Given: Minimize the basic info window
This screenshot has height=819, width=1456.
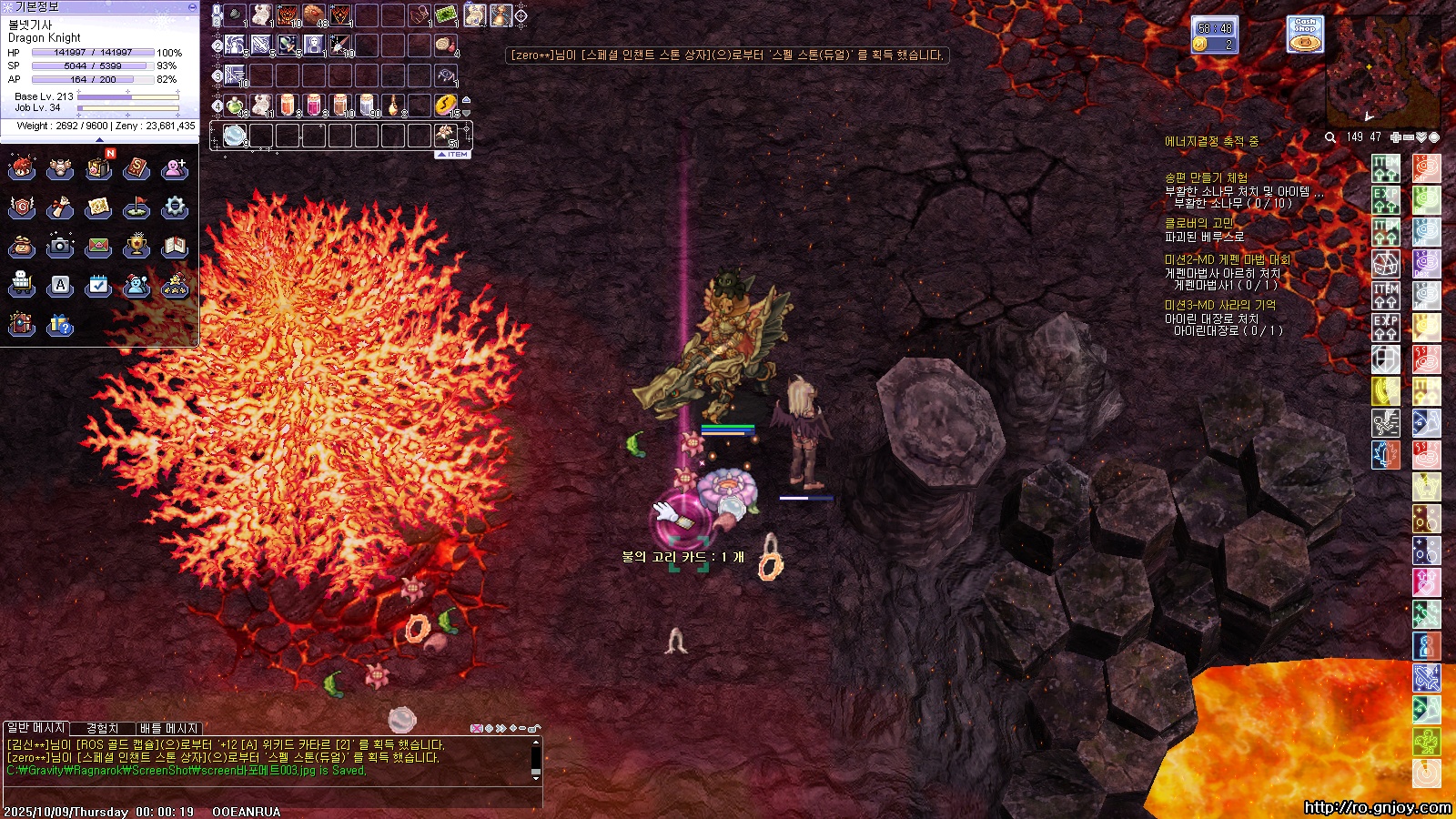Looking at the screenshot, I should point(192,6).
